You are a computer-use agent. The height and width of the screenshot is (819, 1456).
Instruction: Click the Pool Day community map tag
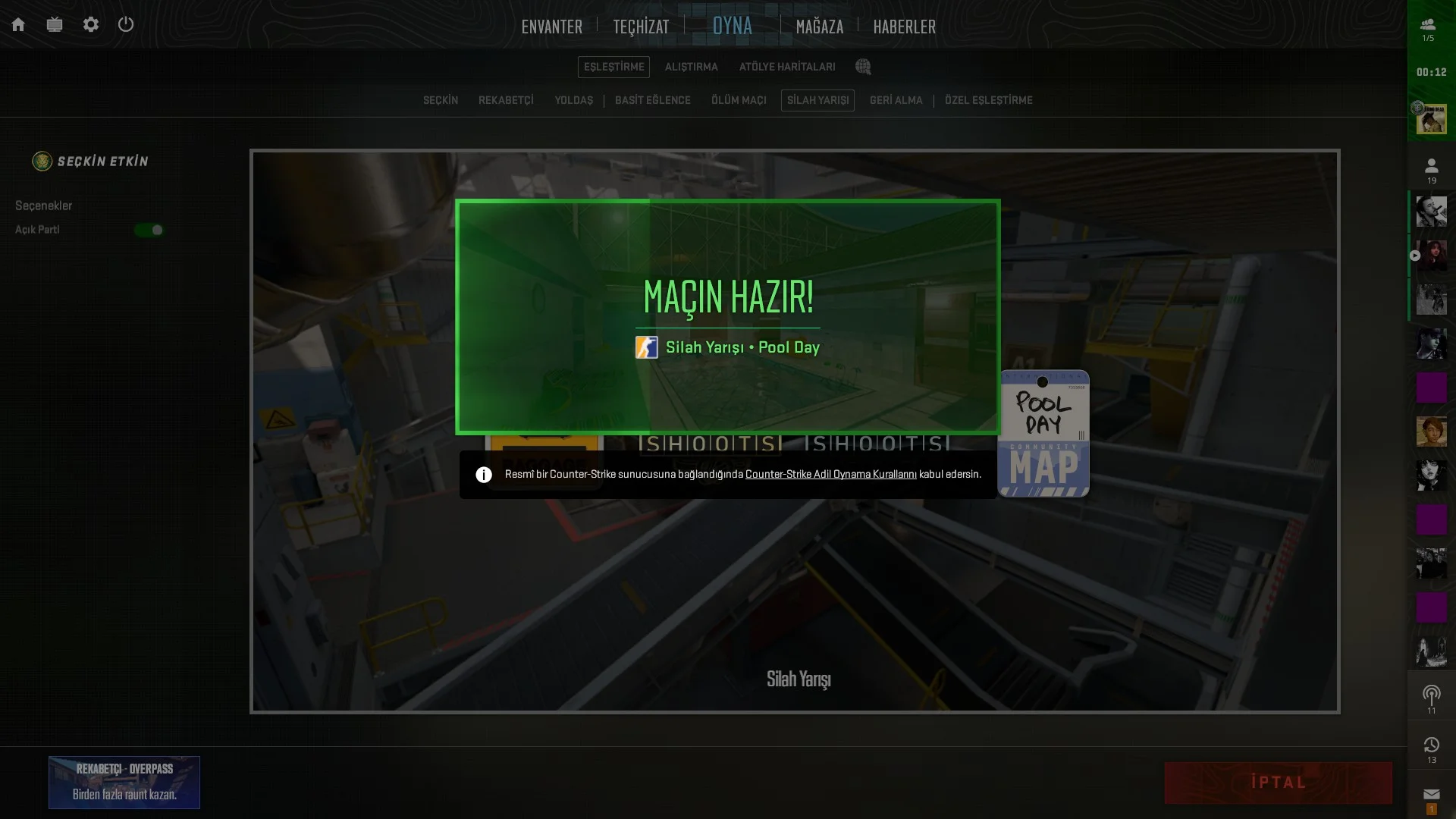[1043, 434]
